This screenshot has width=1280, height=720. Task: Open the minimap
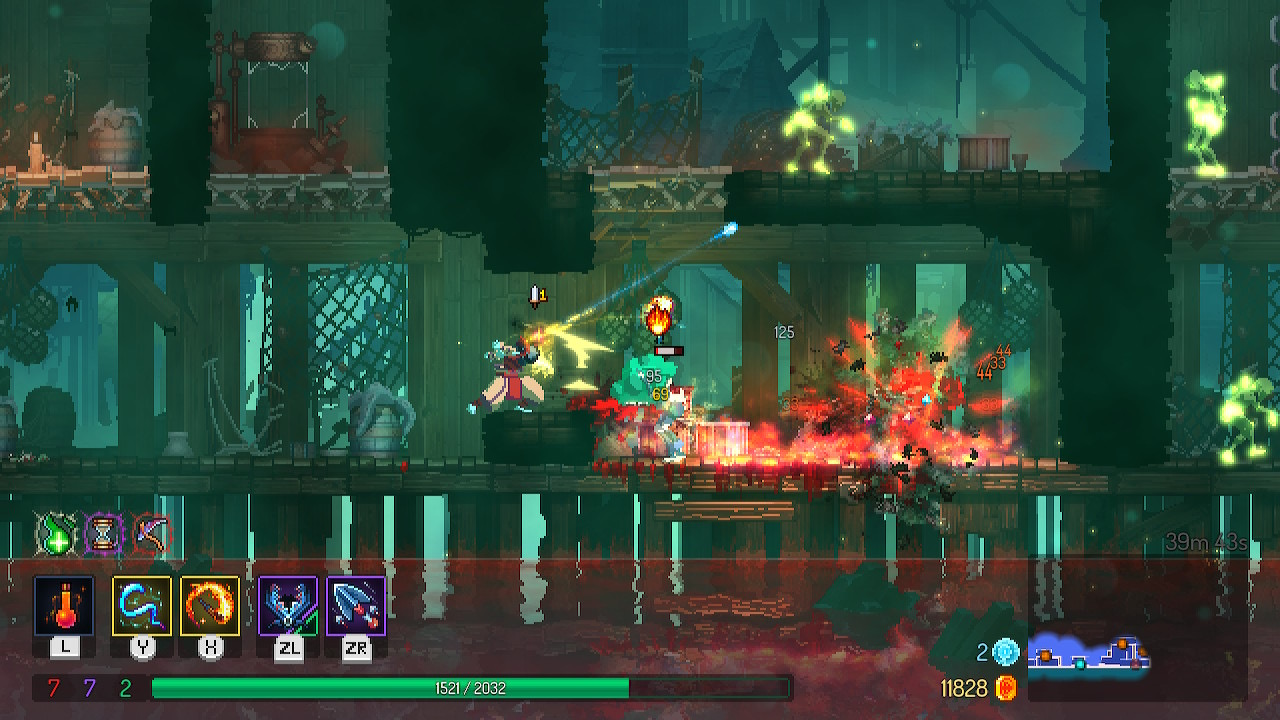coord(1090,652)
